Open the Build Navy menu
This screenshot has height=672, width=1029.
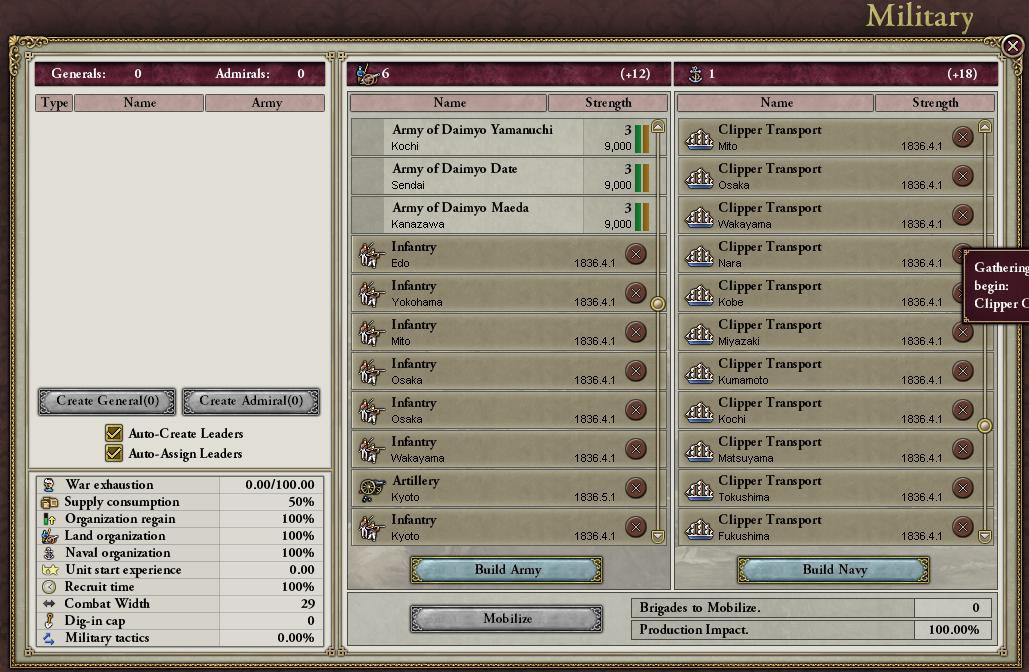point(834,570)
